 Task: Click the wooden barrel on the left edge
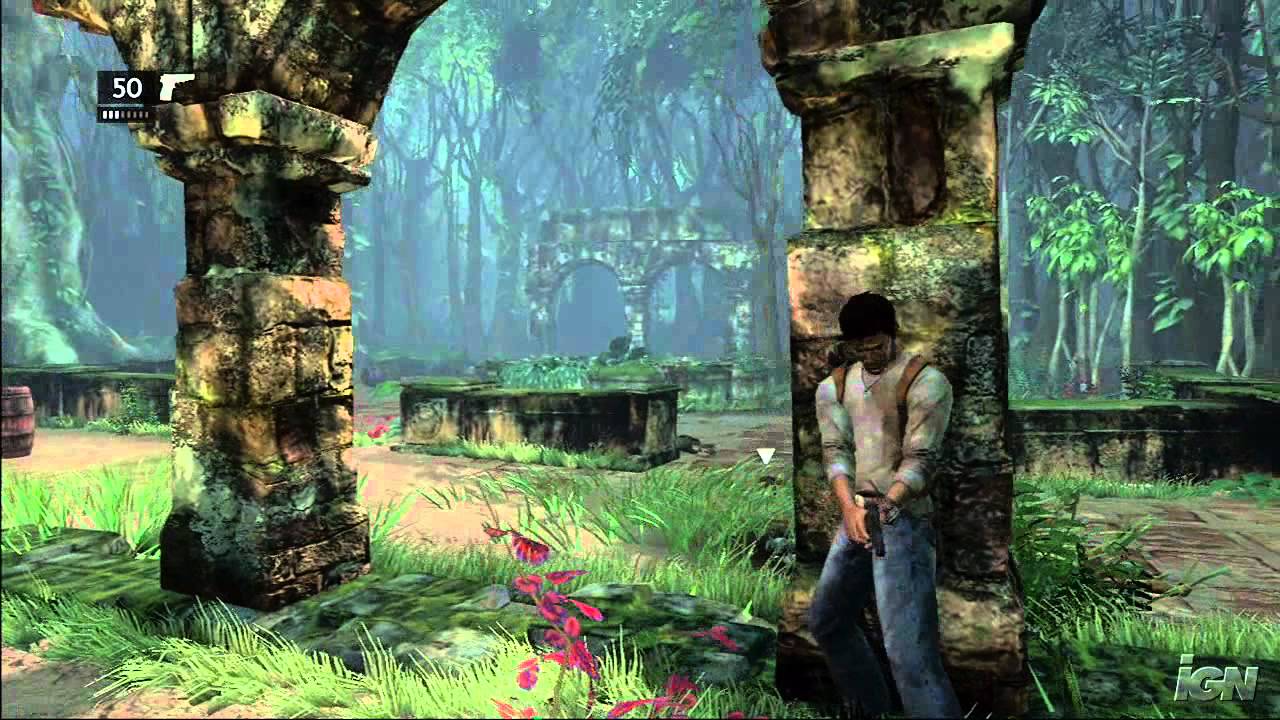(x=16, y=420)
